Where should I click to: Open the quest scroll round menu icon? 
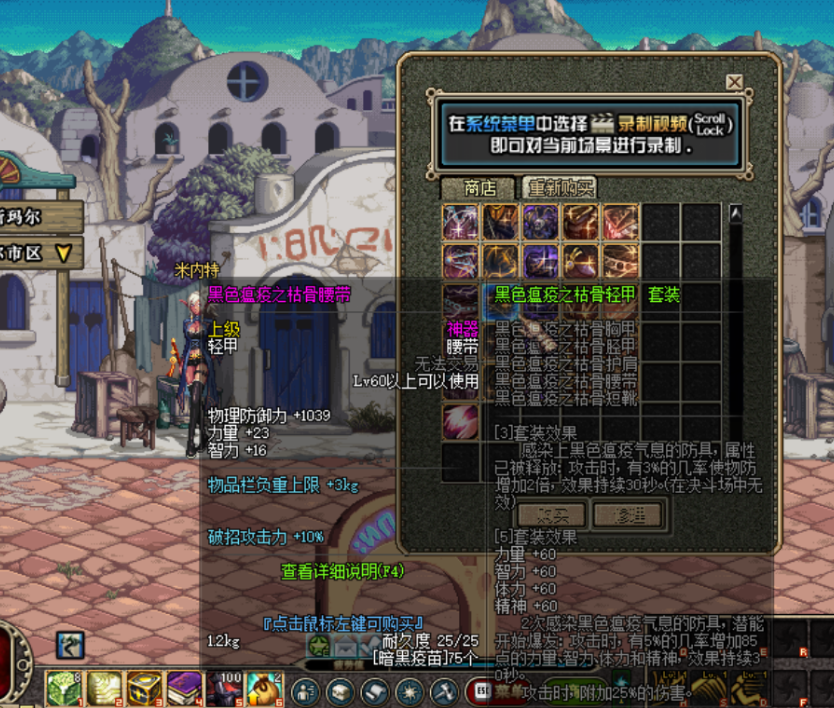[374, 690]
